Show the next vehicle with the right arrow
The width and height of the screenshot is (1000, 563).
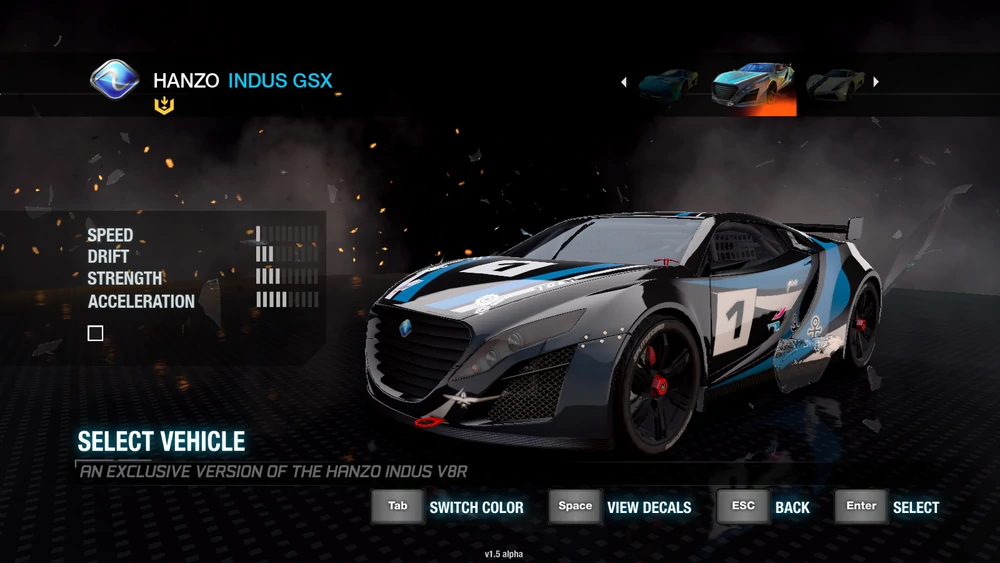(877, 82)
